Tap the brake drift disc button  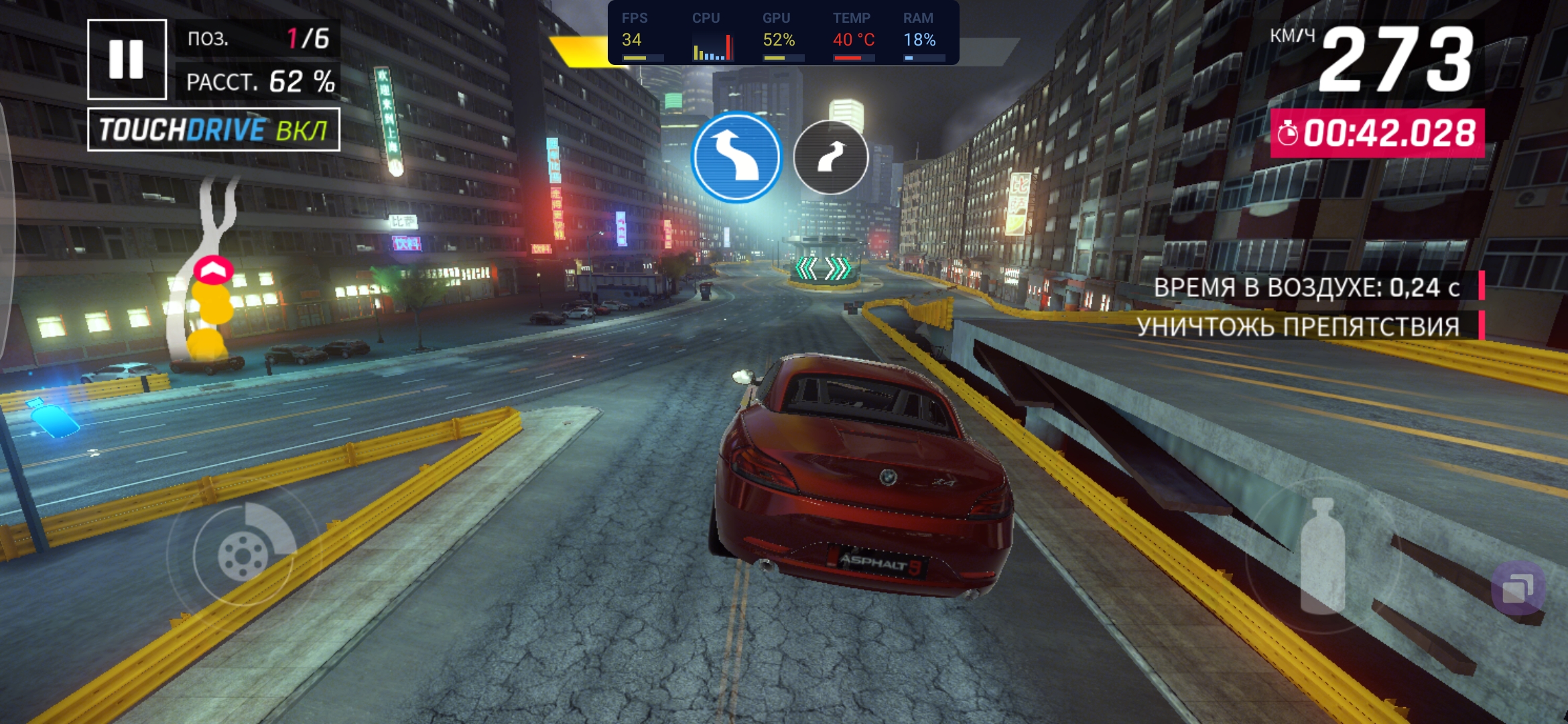point(244,554)
